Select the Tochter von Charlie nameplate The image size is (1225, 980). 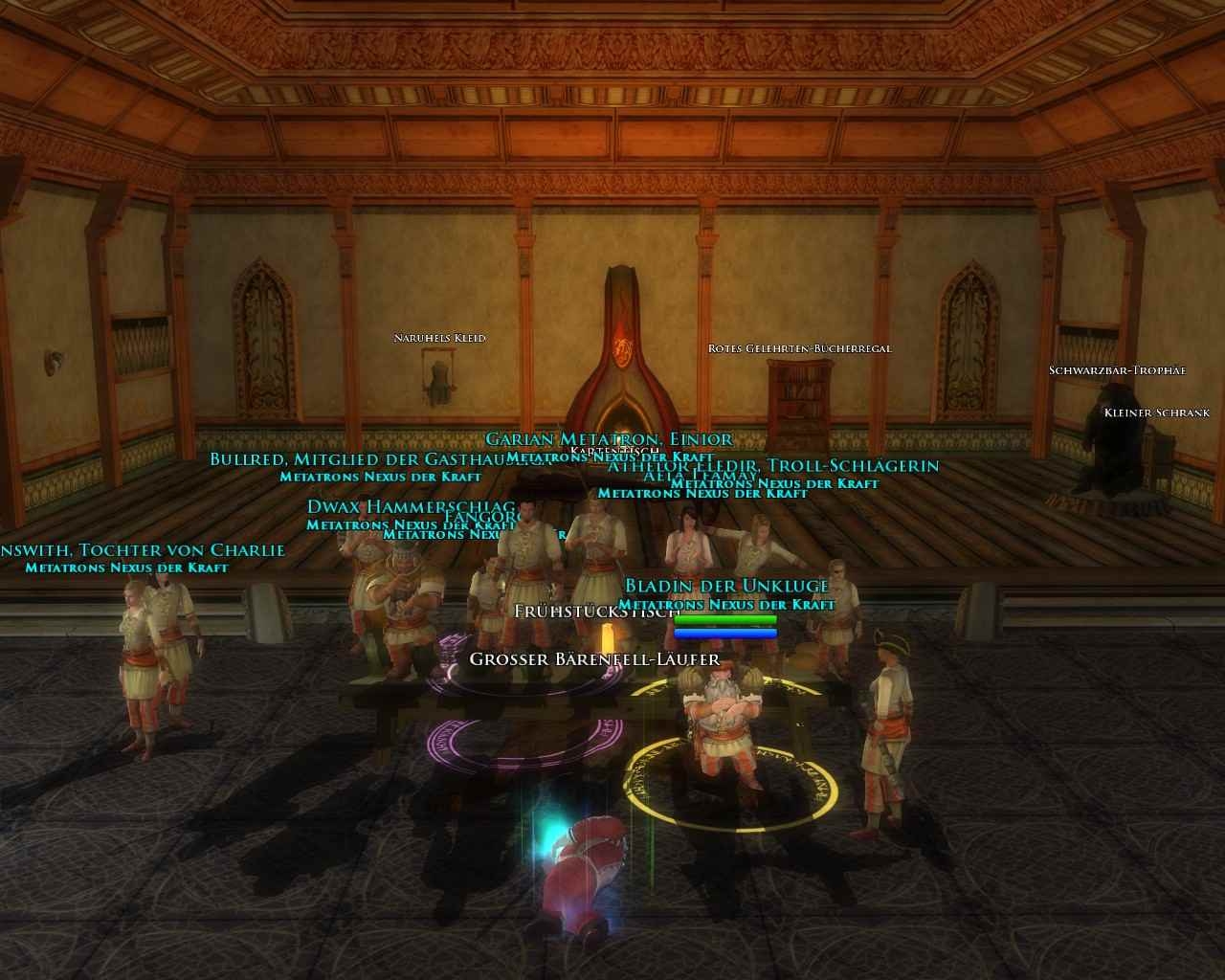click(x=144, y=550)
